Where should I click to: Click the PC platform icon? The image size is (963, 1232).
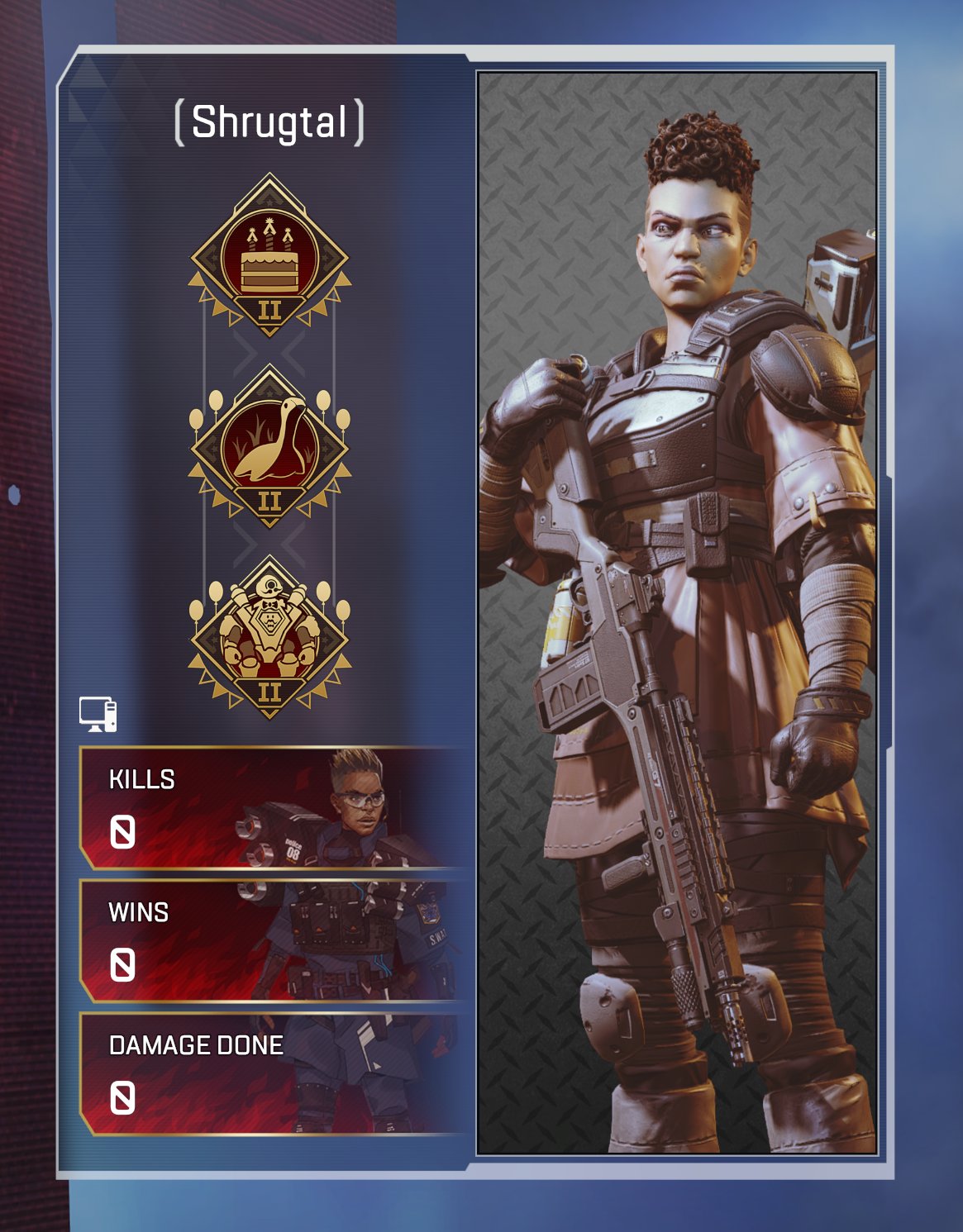[x=98, y=715]
